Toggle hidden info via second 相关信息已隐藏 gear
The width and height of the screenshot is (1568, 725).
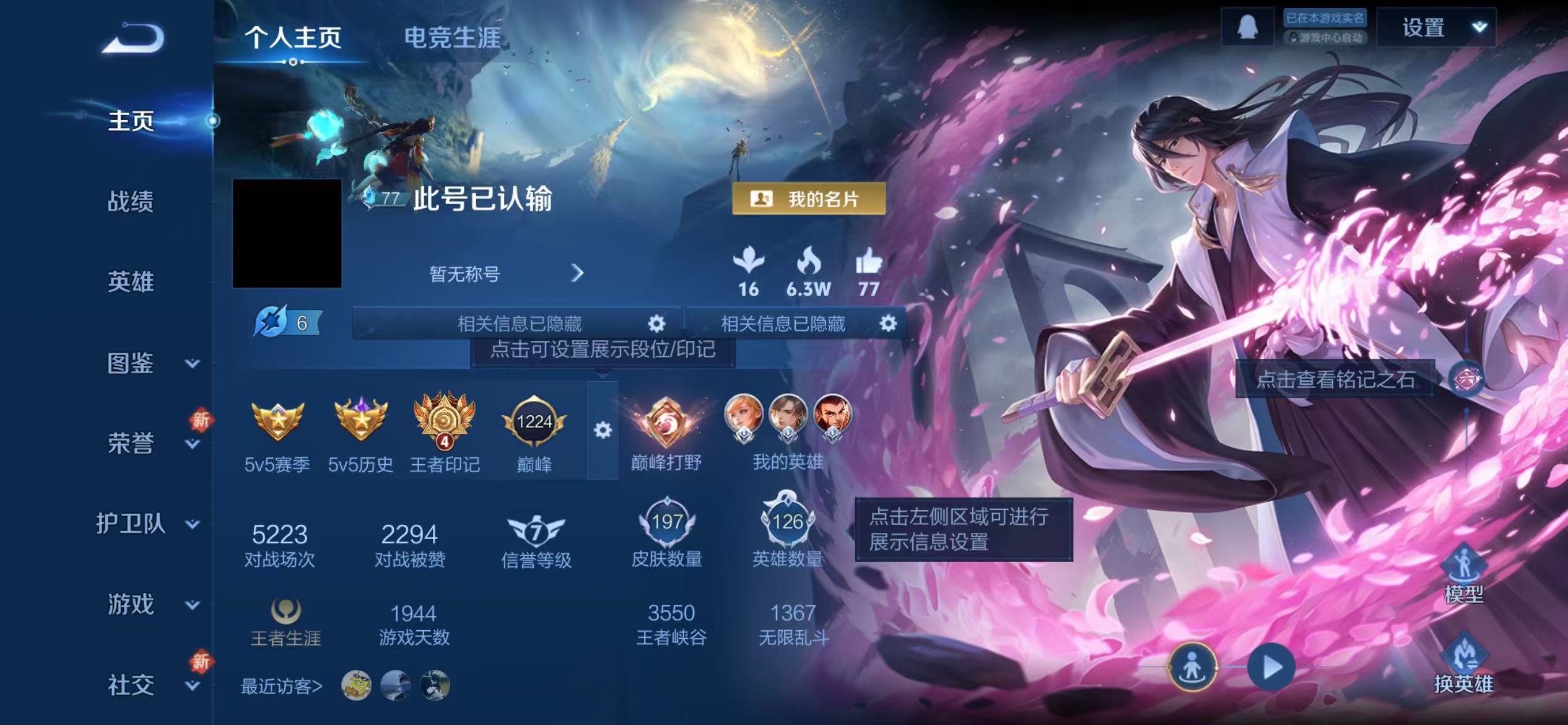point(887,323)
